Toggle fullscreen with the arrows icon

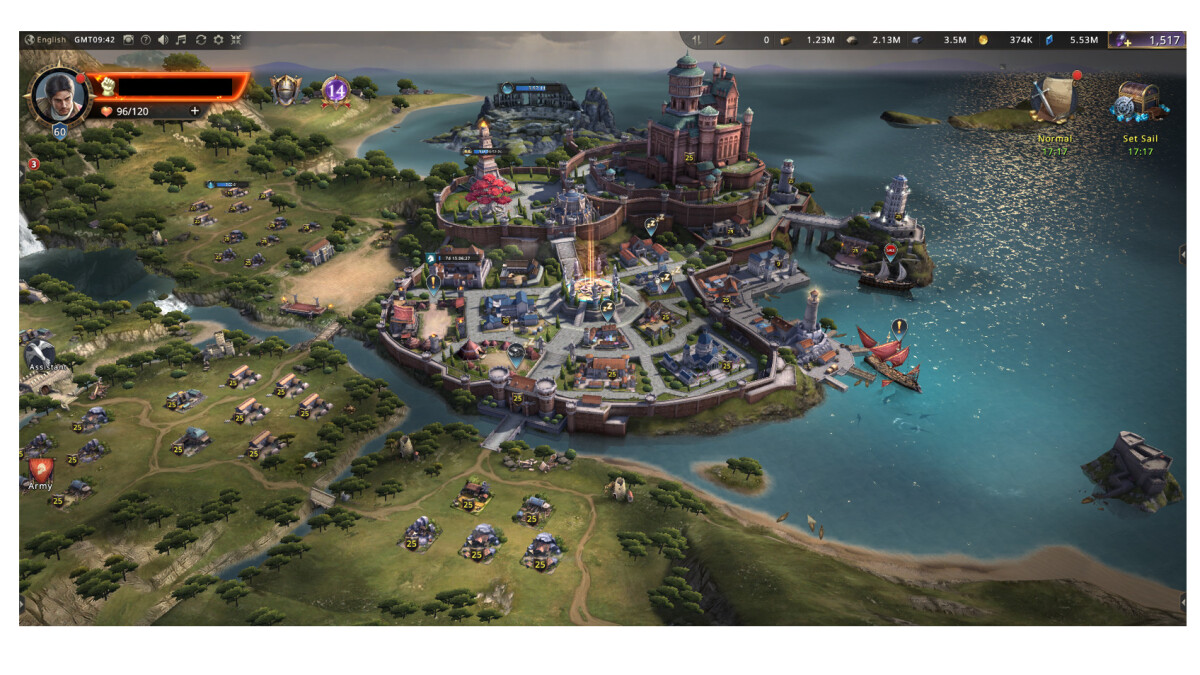pos(236,40)
